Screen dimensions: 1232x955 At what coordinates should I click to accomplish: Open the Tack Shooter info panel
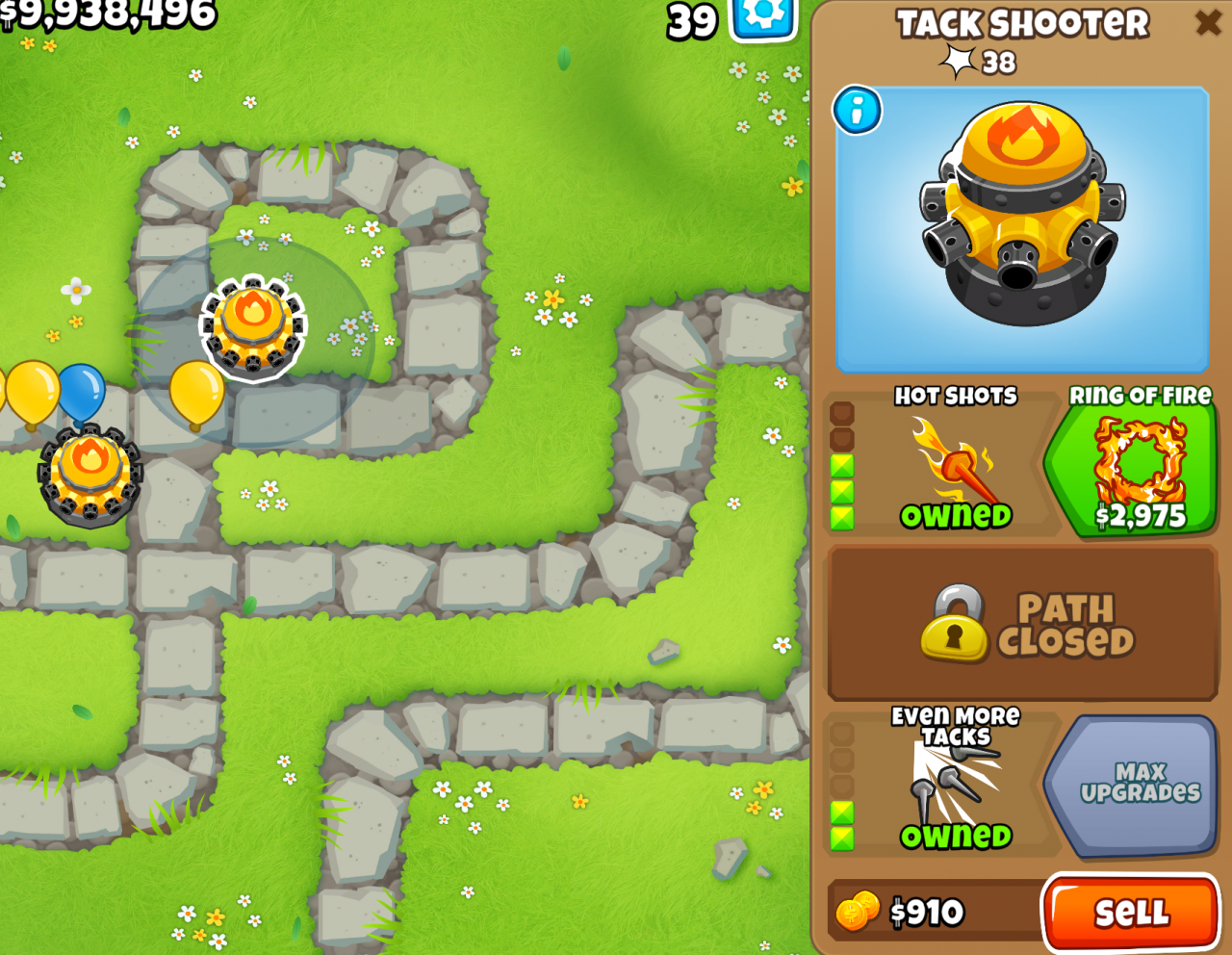point(855,111)
